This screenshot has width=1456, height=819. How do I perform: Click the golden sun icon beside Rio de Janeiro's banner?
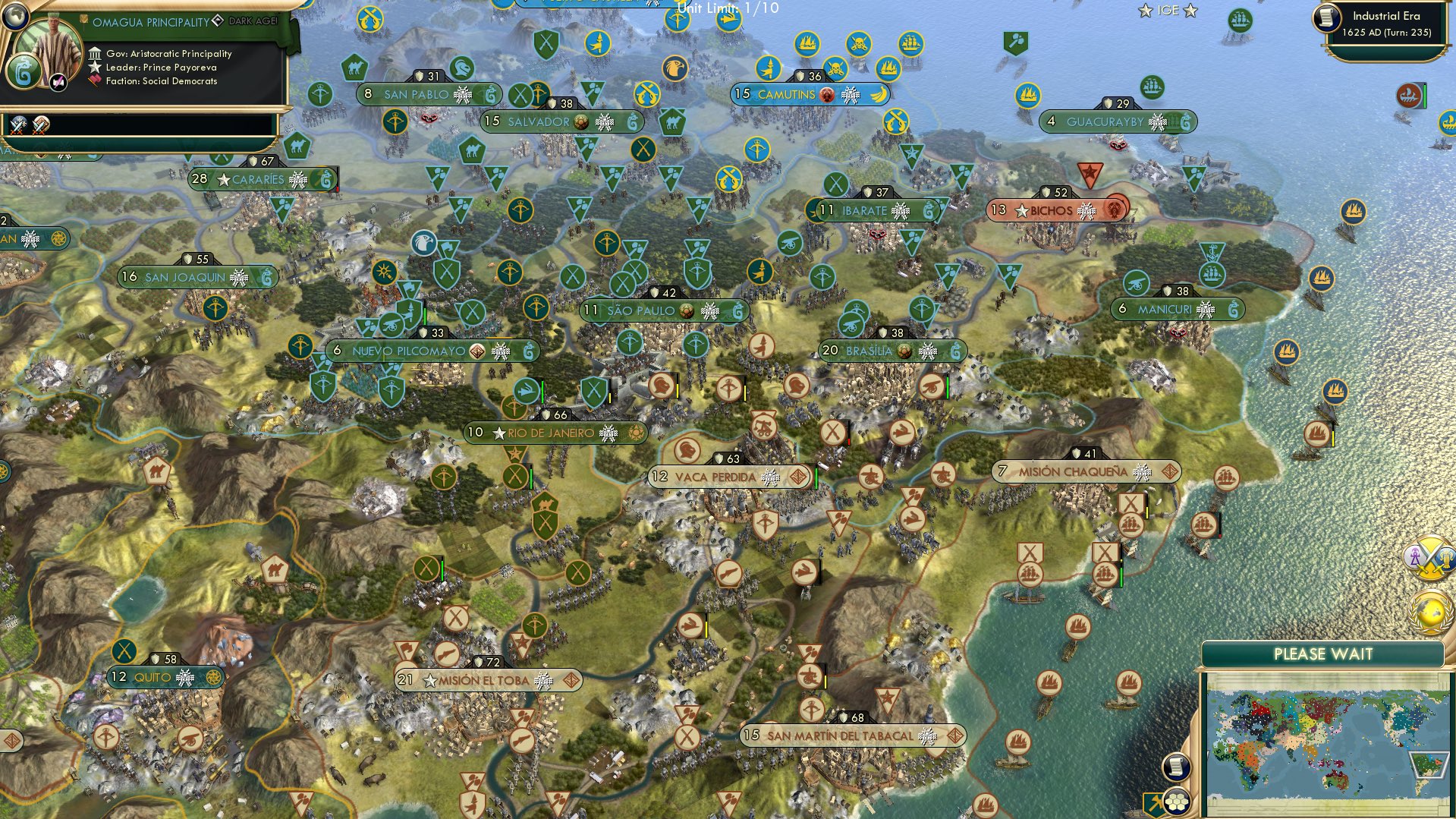pos(636,433)
